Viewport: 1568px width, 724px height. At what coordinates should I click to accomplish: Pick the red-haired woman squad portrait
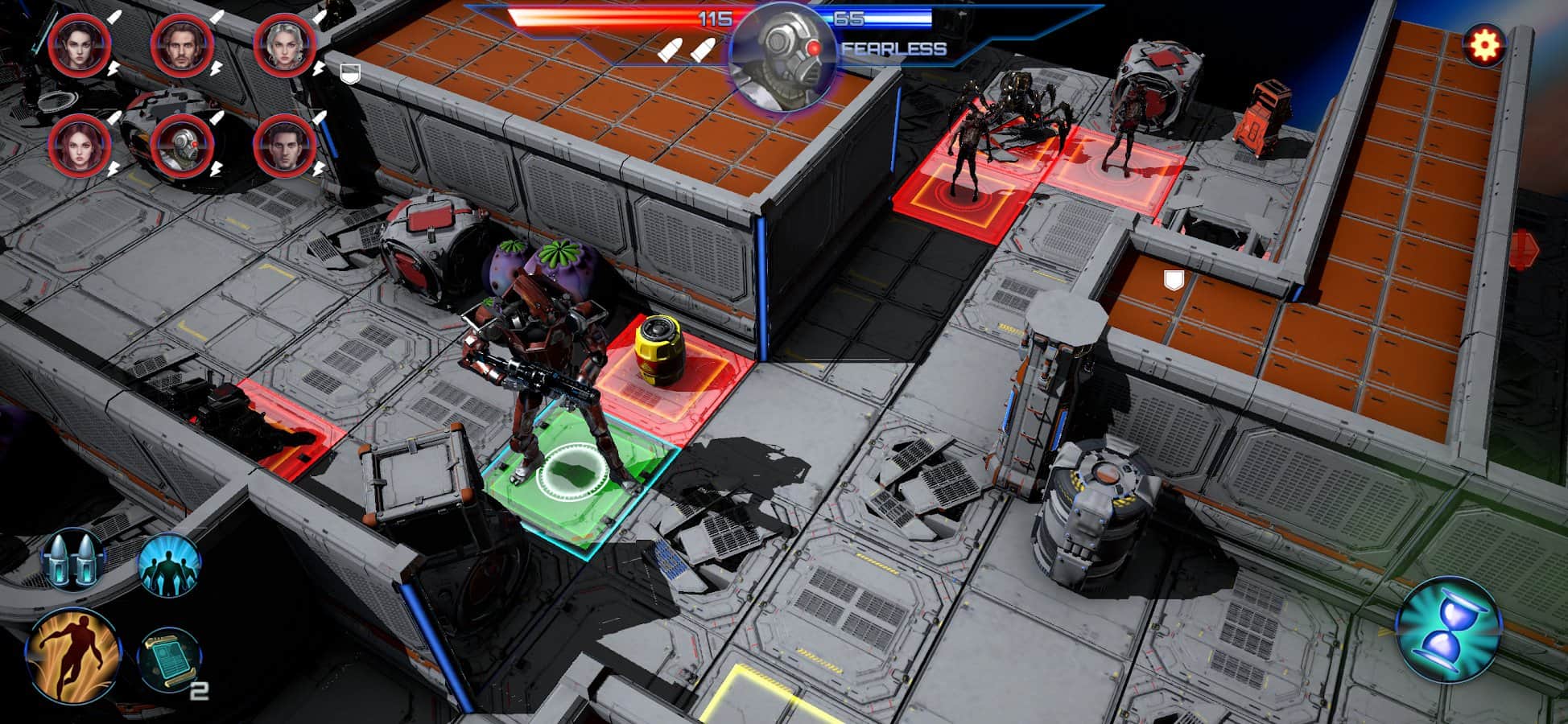click(80, 146)
